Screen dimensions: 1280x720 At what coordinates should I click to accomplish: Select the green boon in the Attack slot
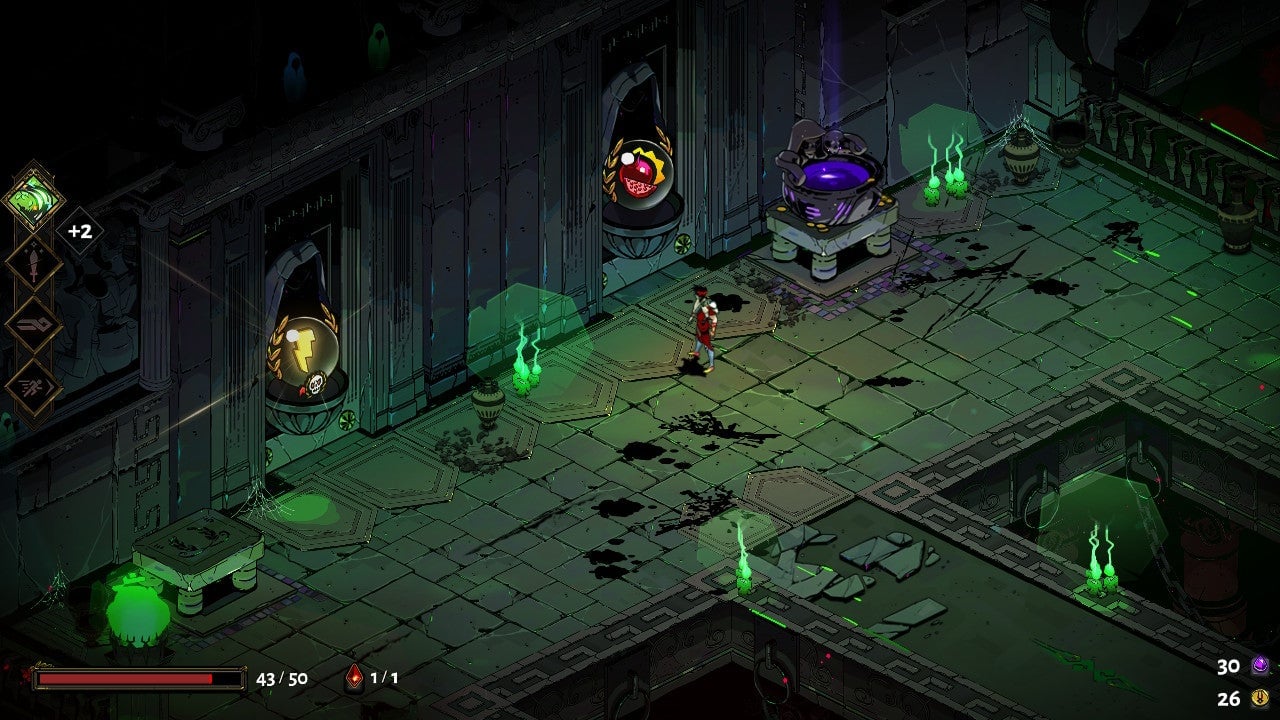pyautogui.click(x=33, y=197)
